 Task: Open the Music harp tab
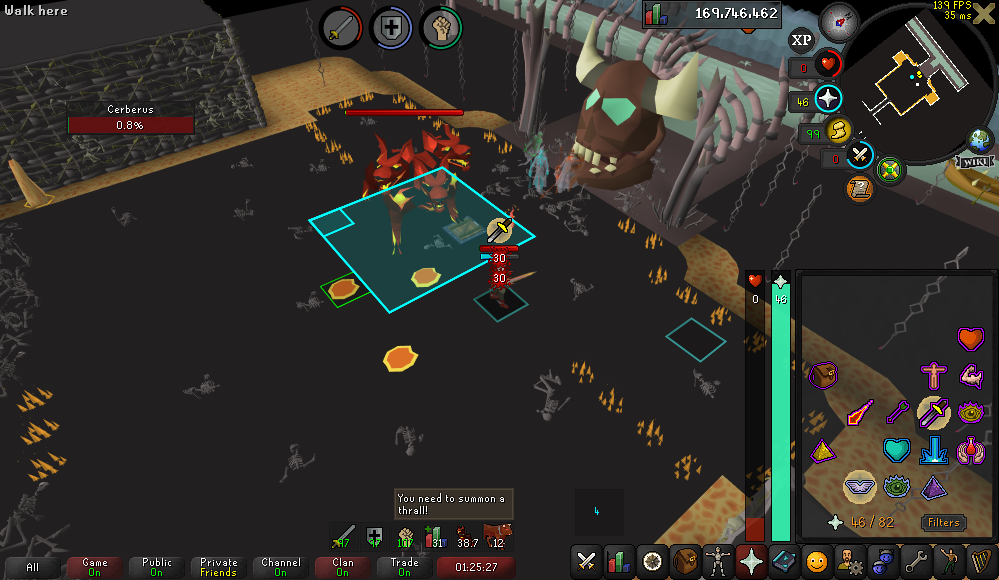pos(980,561)
